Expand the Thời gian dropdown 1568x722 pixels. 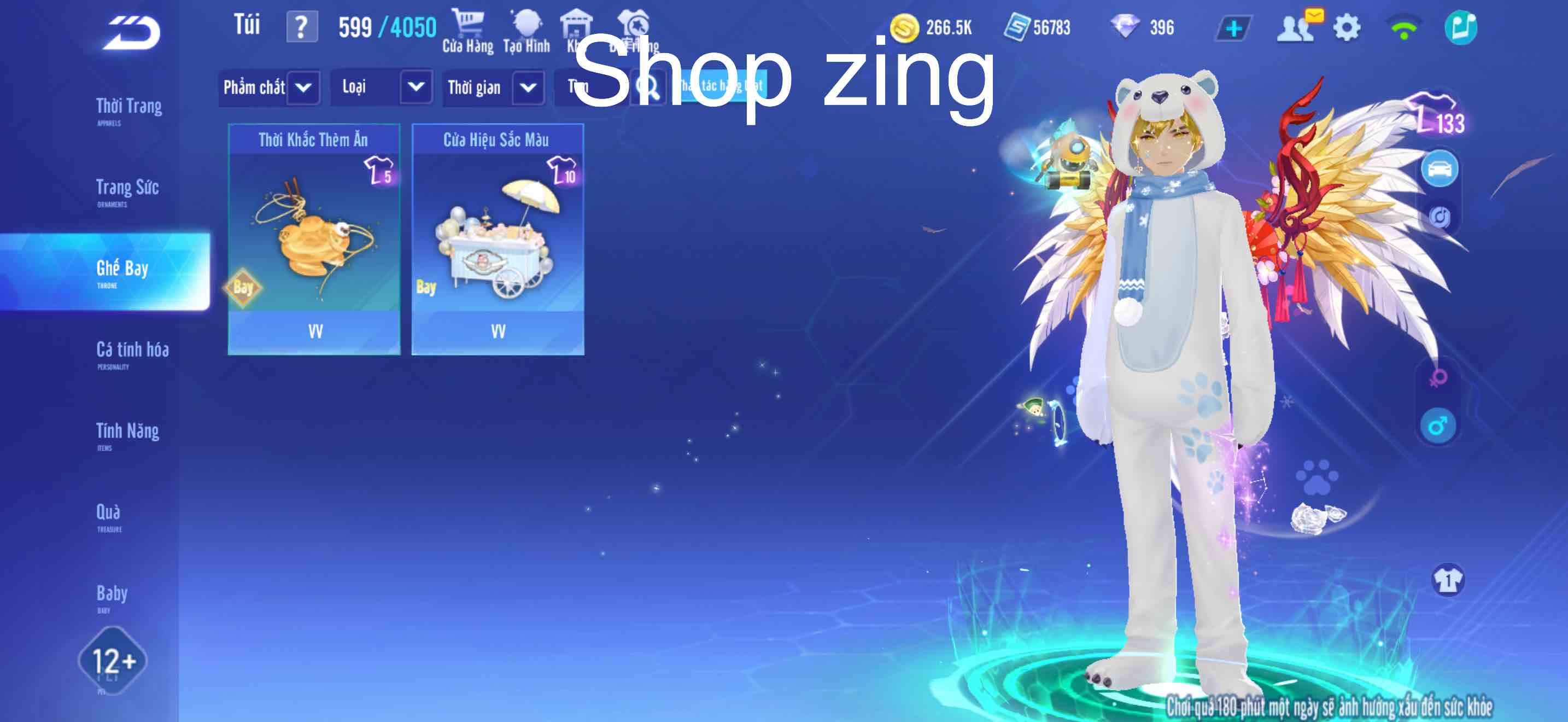pyautogui.click(x=492, y=88)
